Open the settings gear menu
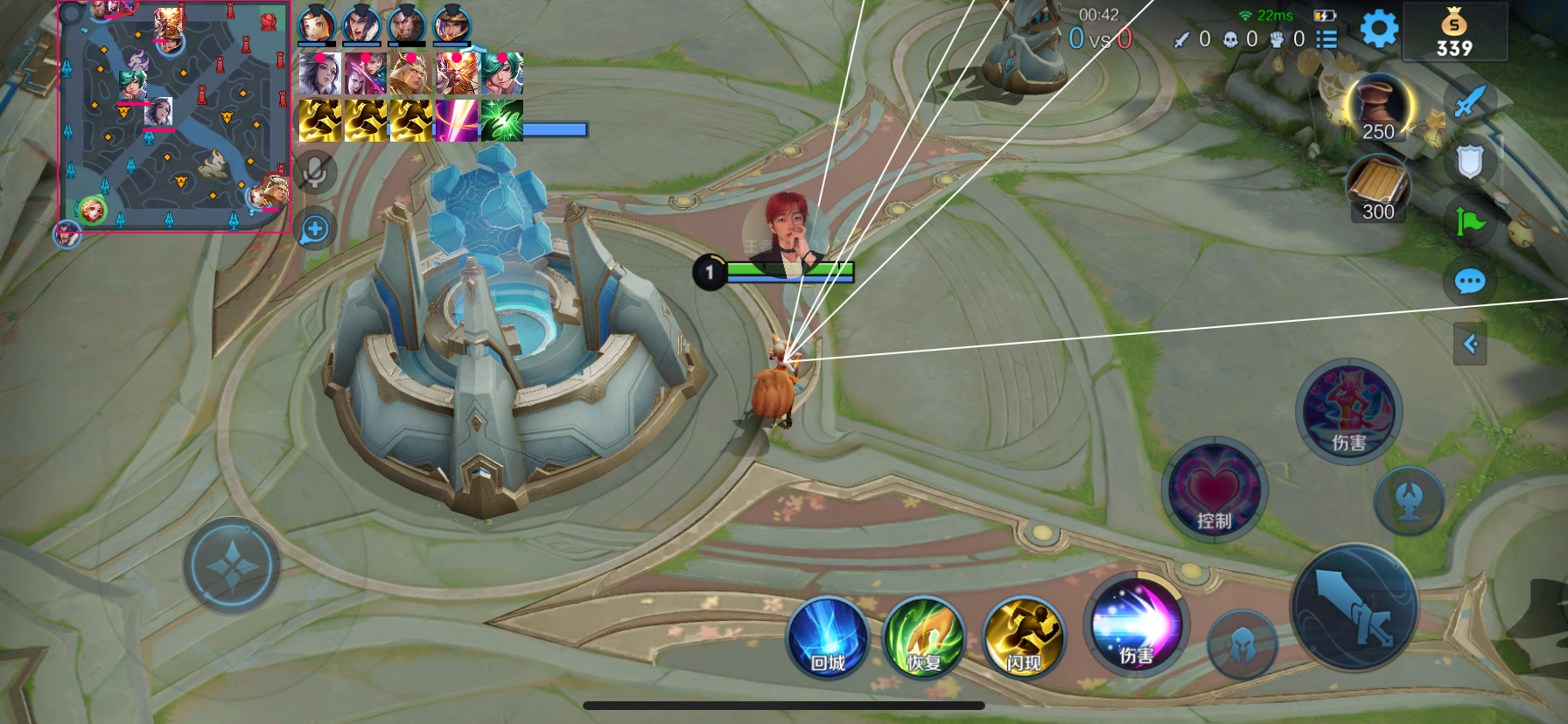 (x=1379, y=30)
